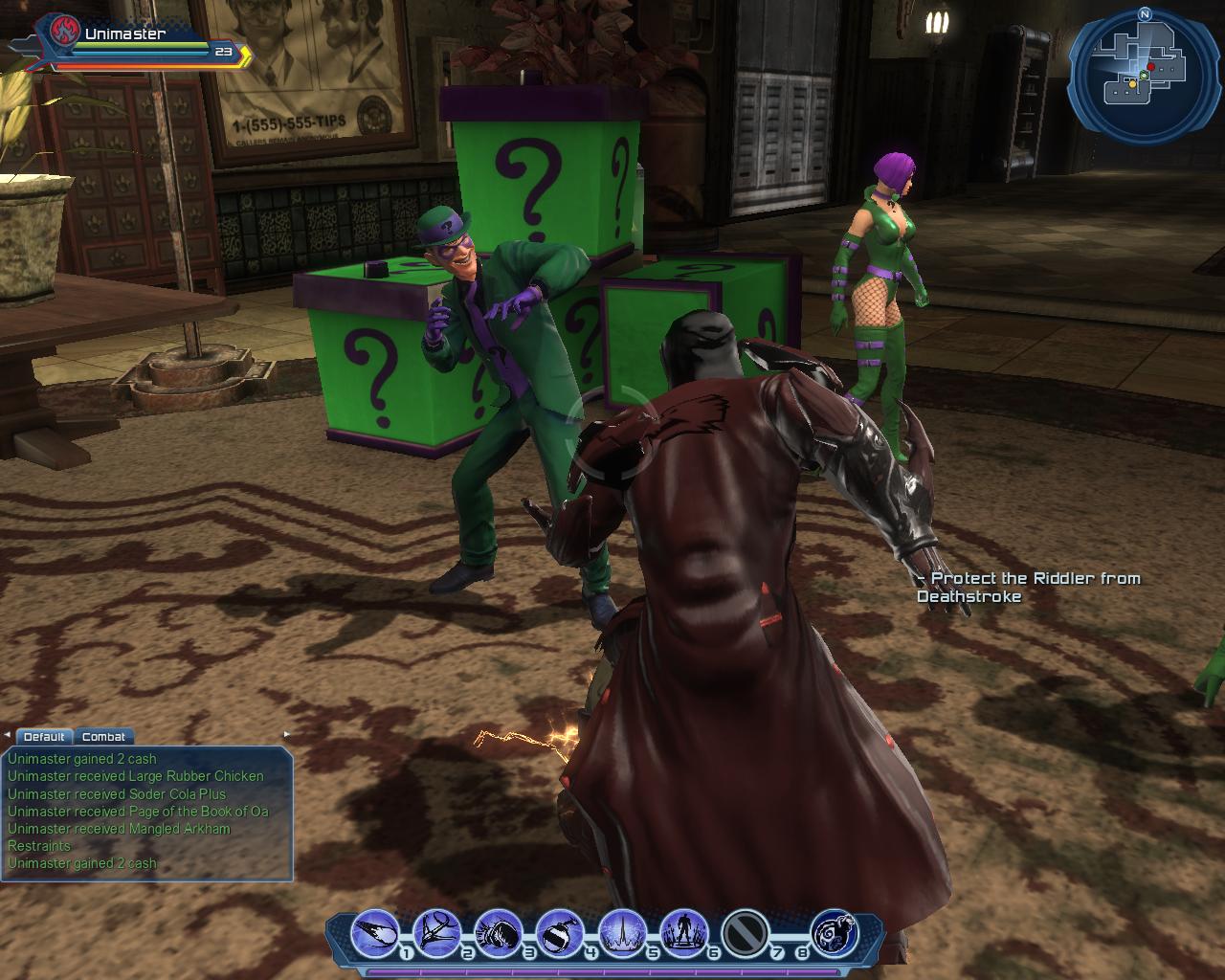Click the chat tabs' right scroll arrow
This screenshot has width=1225, height=980.
[286, 735]
